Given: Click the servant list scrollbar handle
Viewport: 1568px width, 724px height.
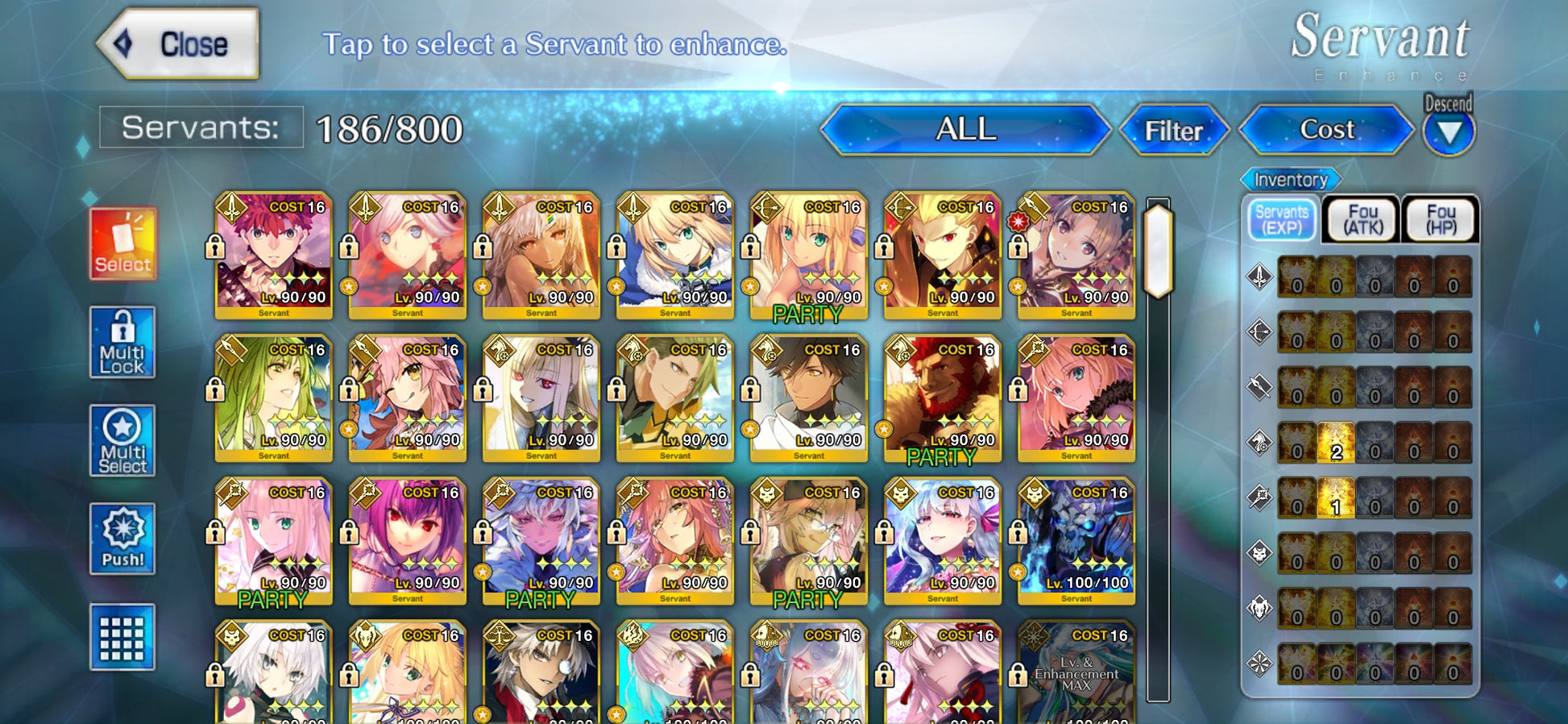Looking at the screenshot, I should pos(1158,250).
